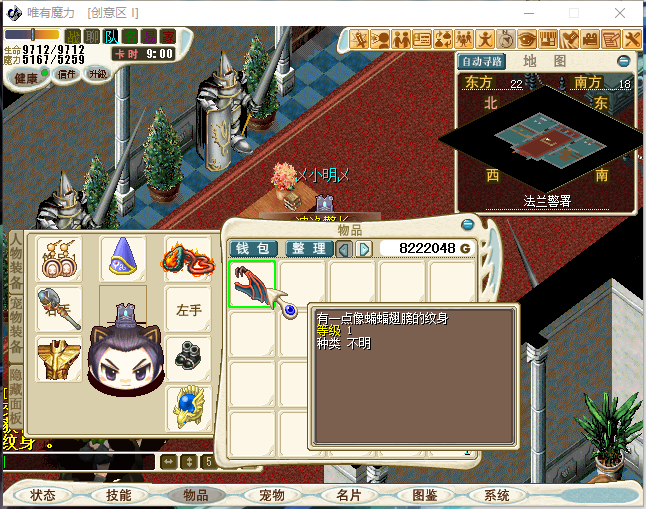The height and width of the screenshot is (509, 646).
Task: Click the 升级 level-up button
Action: coord(97,74)
